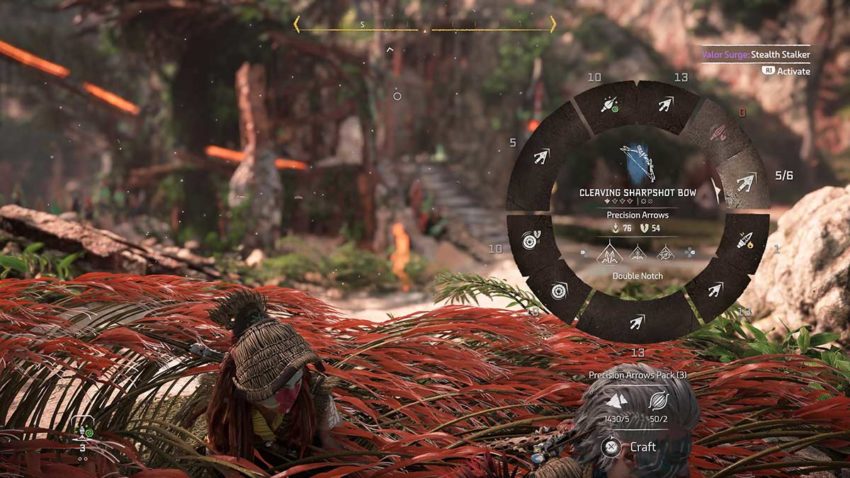Screen dimensions: 850x478
Task: Click the compass bar heading marker
Action: (x=424, y=30)
